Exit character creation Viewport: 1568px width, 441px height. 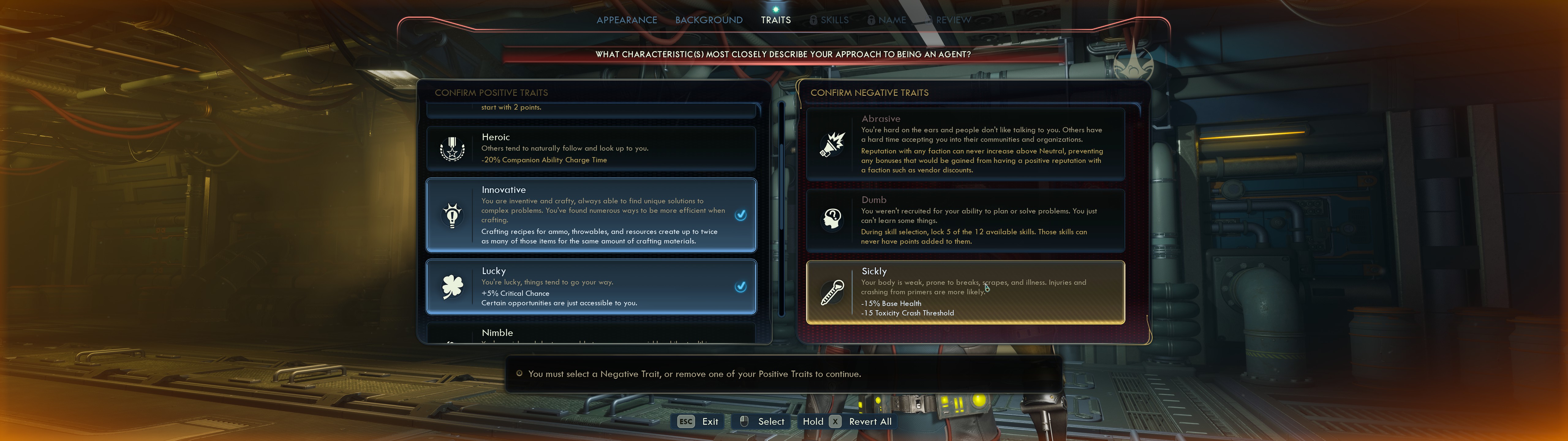coord(699,421)
